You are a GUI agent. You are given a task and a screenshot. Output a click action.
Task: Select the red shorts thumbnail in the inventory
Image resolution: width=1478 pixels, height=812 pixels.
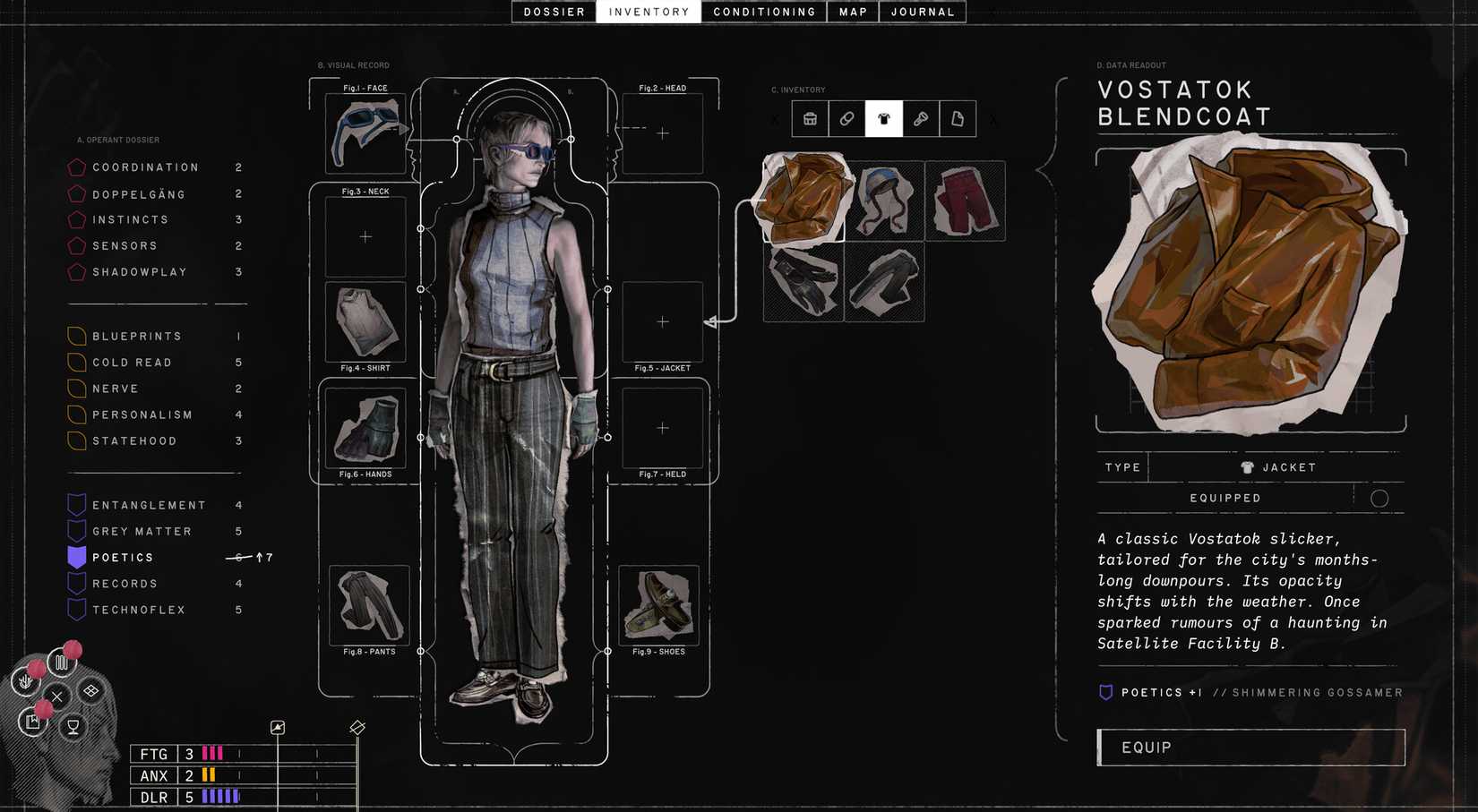click(965, 201)
